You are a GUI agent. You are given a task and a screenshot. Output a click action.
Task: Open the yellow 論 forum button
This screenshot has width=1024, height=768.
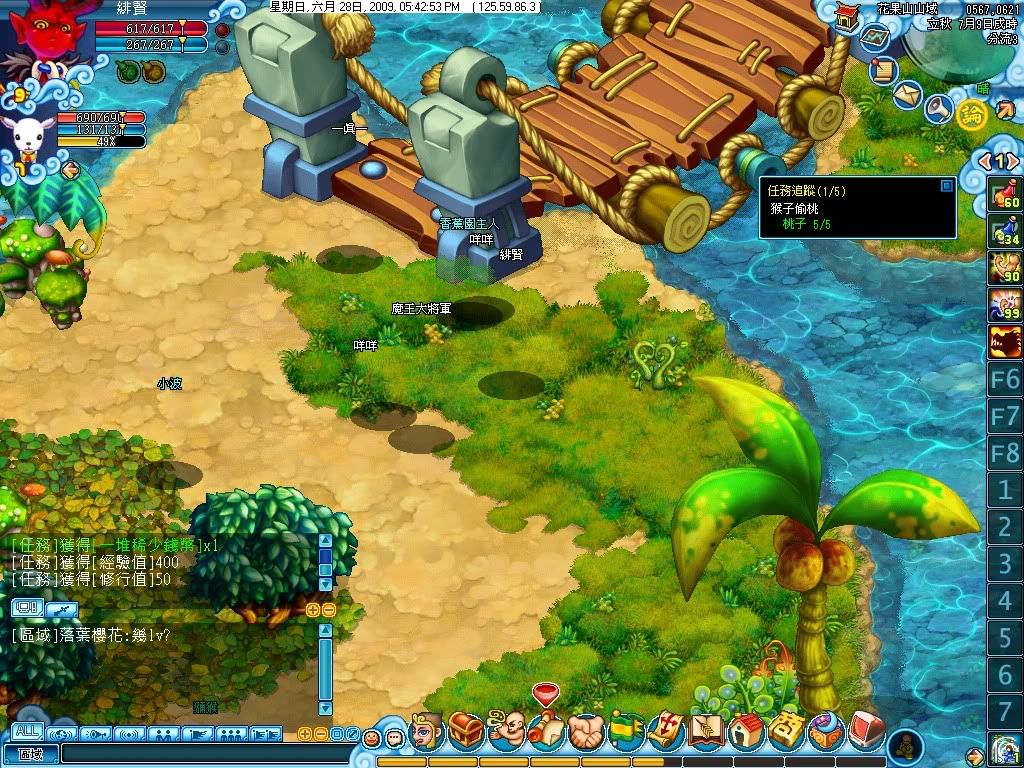[969, 114]
